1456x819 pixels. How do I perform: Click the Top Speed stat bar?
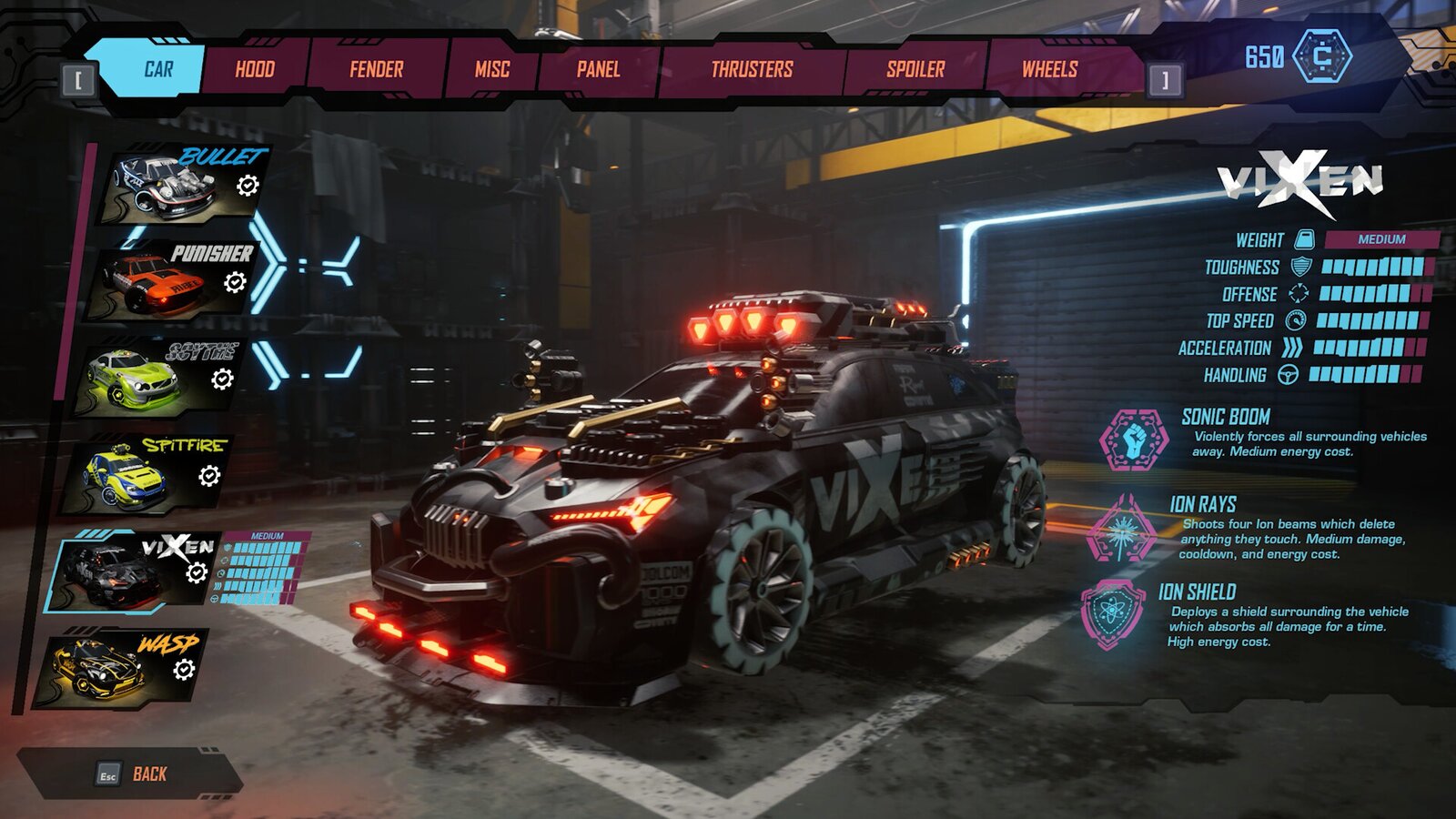coord(1374,320)
